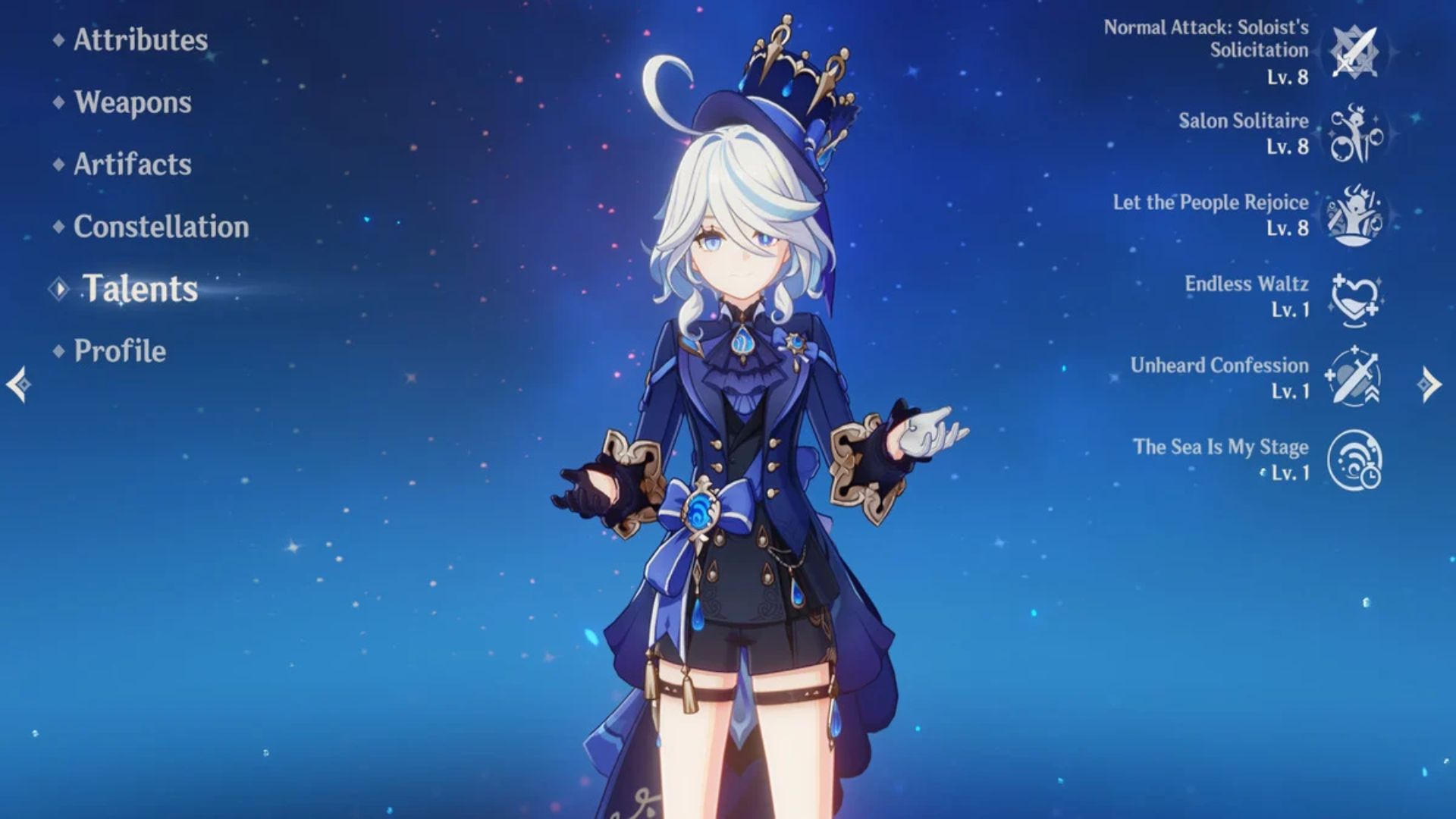This screenshot has width=1456, height=819.
Task: View the Constellation section
Action: tap(160, 227)
